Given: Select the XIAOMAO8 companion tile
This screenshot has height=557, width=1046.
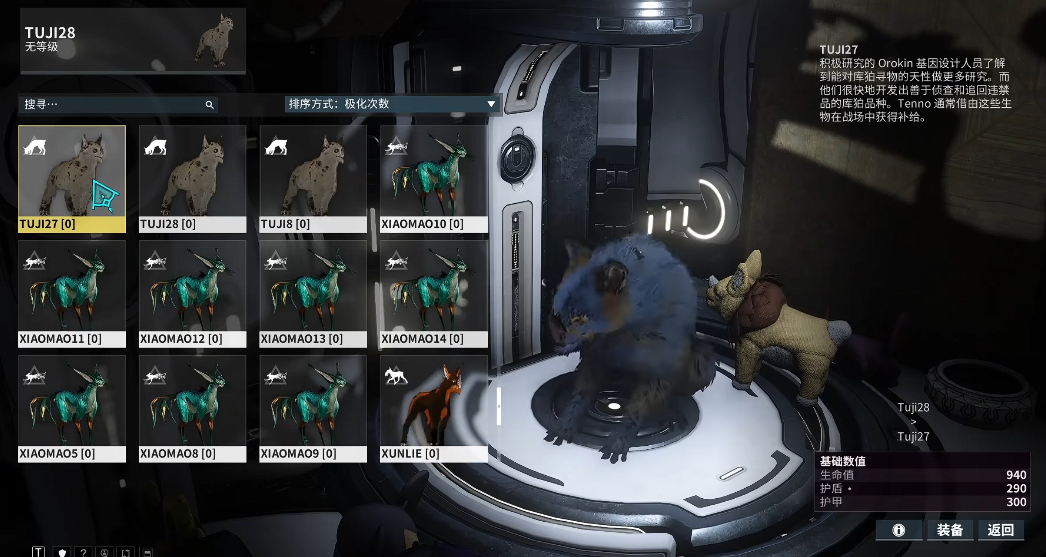Looking at the screenshot, I should [193, 408].
